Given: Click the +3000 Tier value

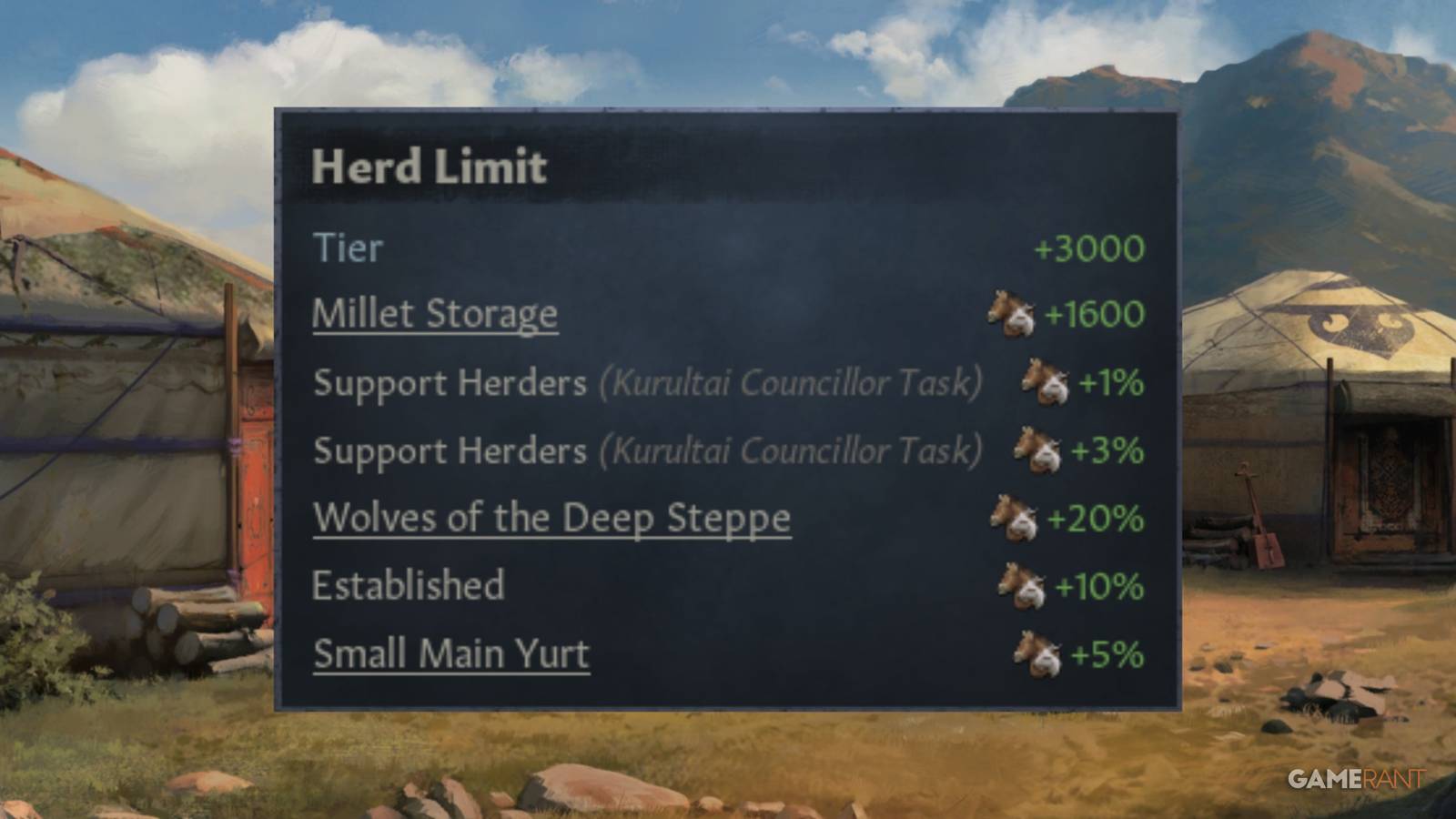Looking at the screenshot, I should [1088, 247].
